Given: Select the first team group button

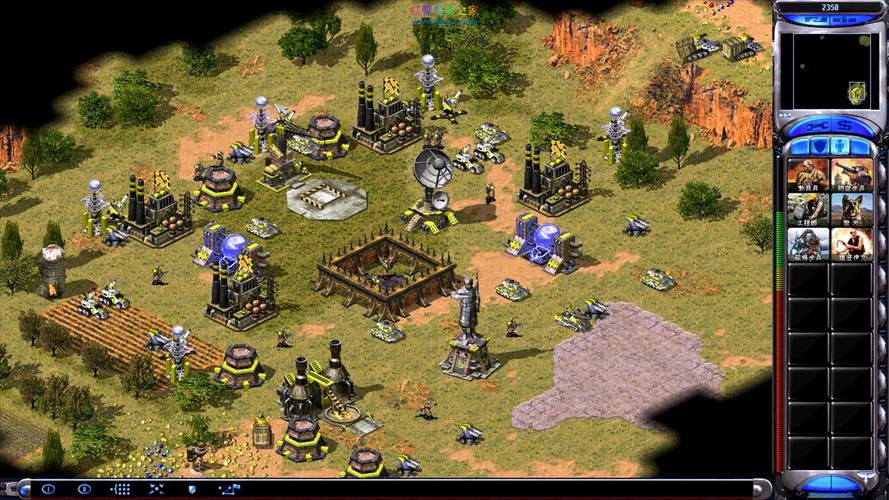Looking at the screenshot, I should [49, 489].
